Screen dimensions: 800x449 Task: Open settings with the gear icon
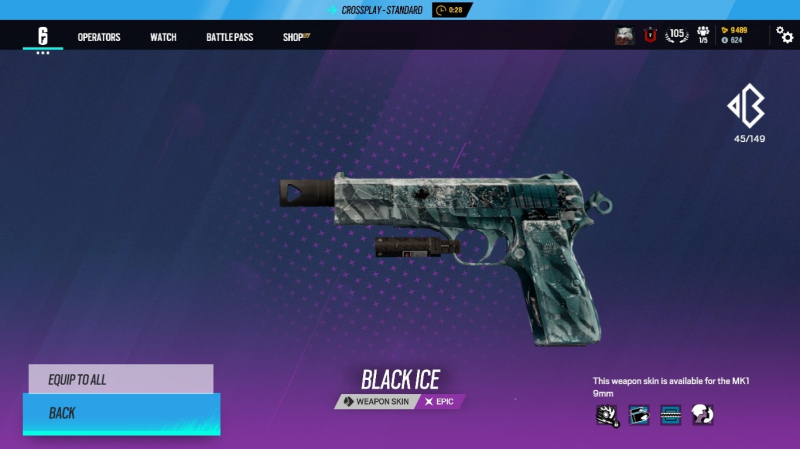tap(785, 35)
